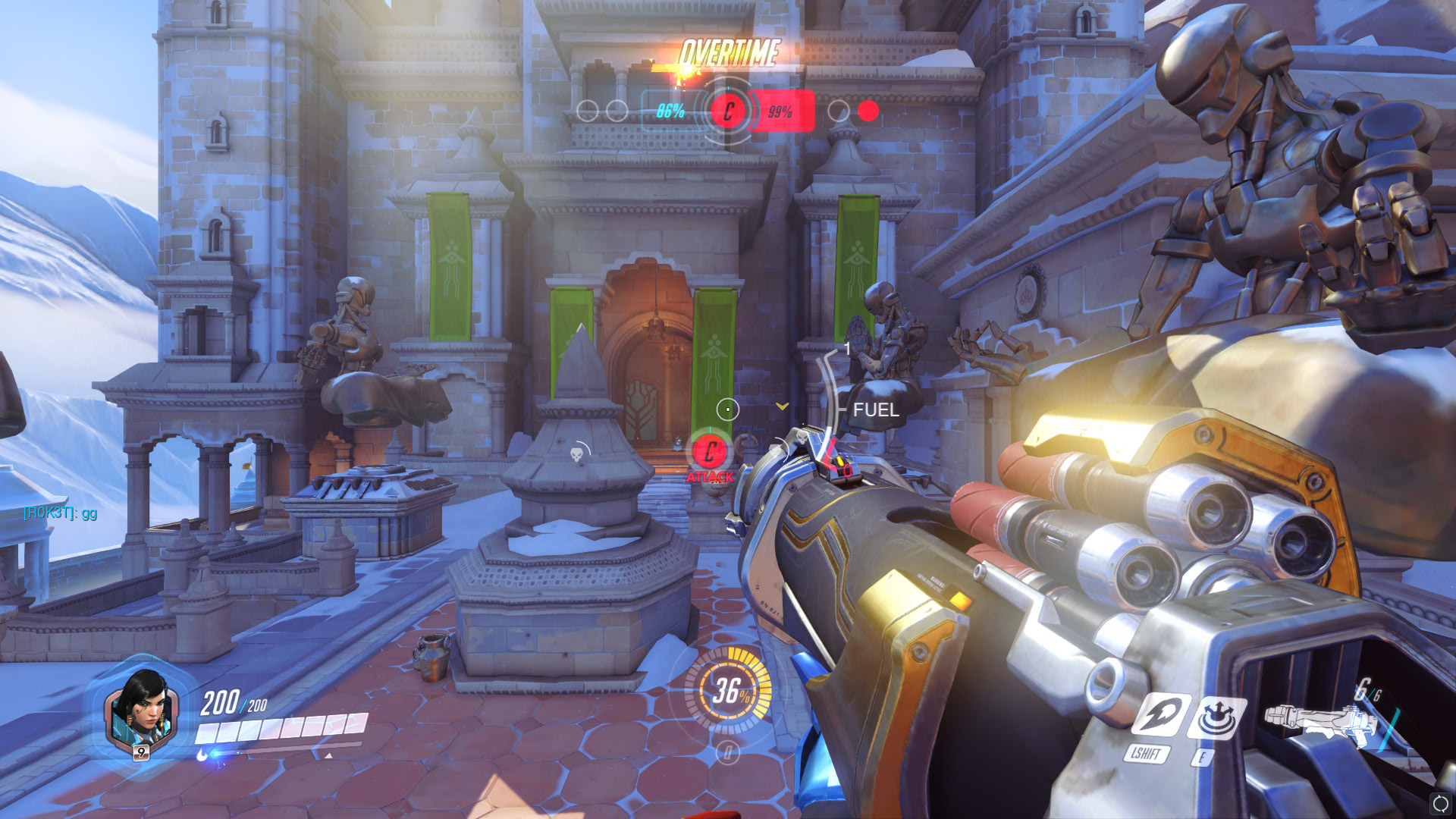
Task: Open the chat message from R0K3T
Action: (61, 513)
